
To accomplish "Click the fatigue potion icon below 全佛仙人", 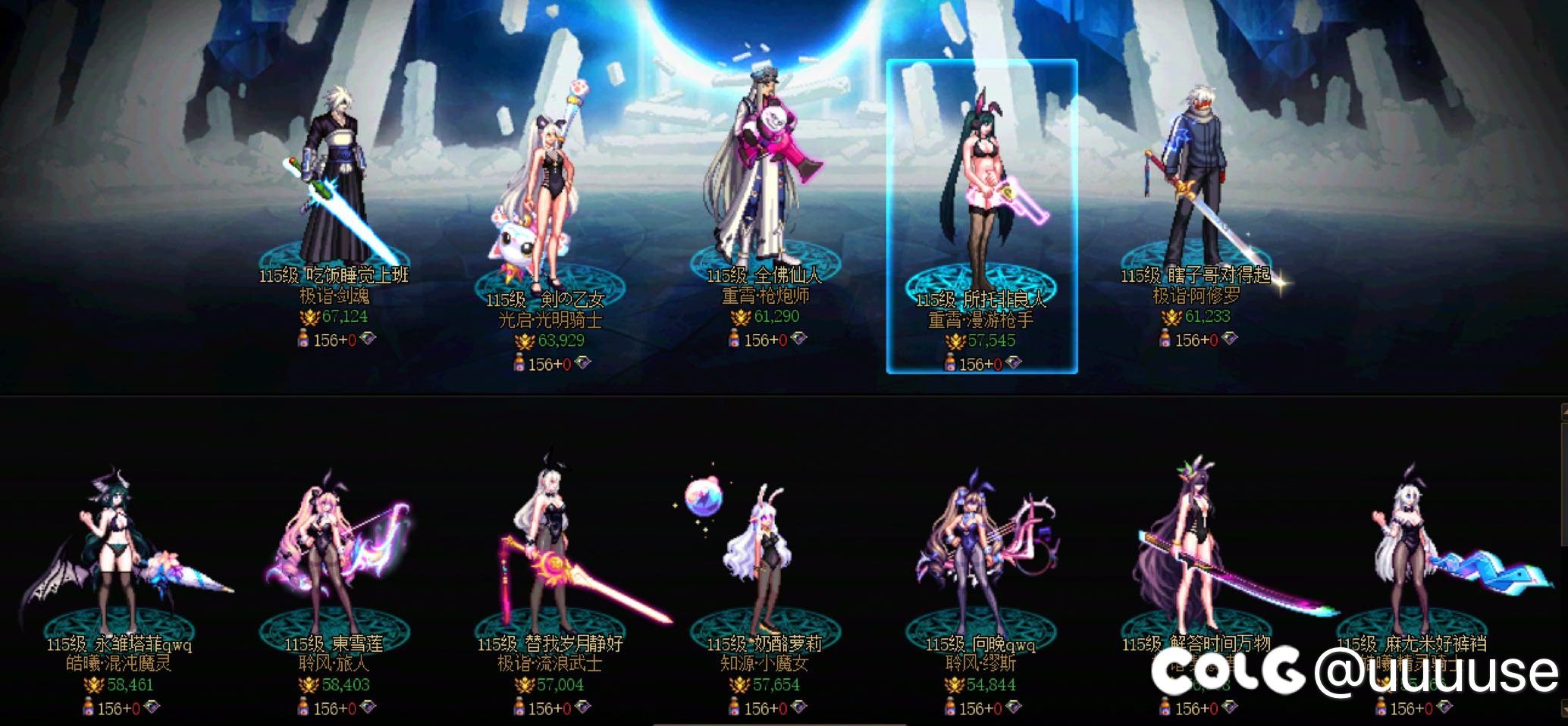I will click(734, 338).
